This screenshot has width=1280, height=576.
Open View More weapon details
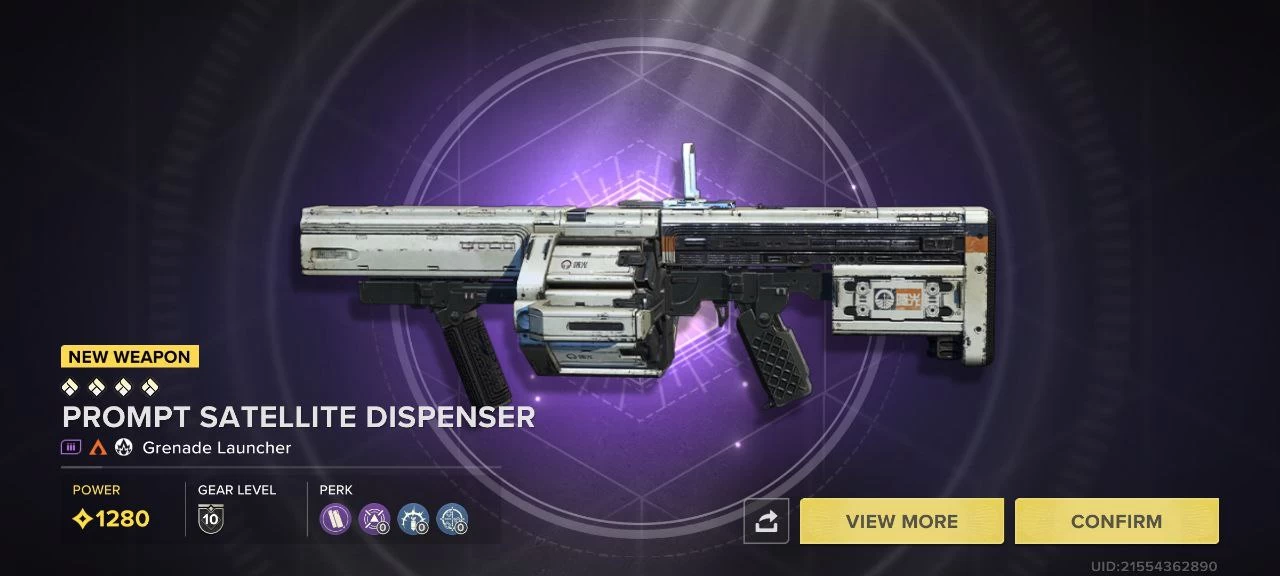pos(901,521)
